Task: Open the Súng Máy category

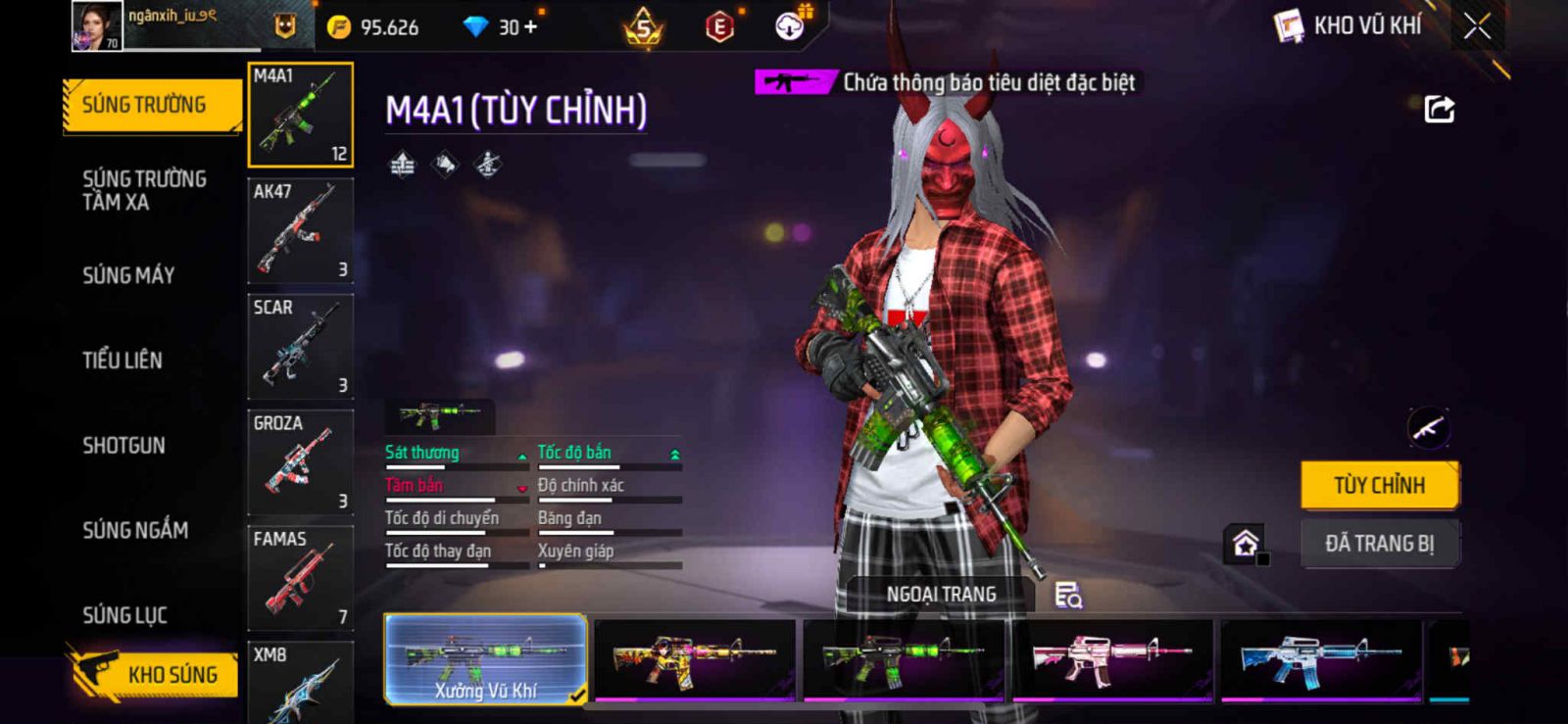Action: 128,275
